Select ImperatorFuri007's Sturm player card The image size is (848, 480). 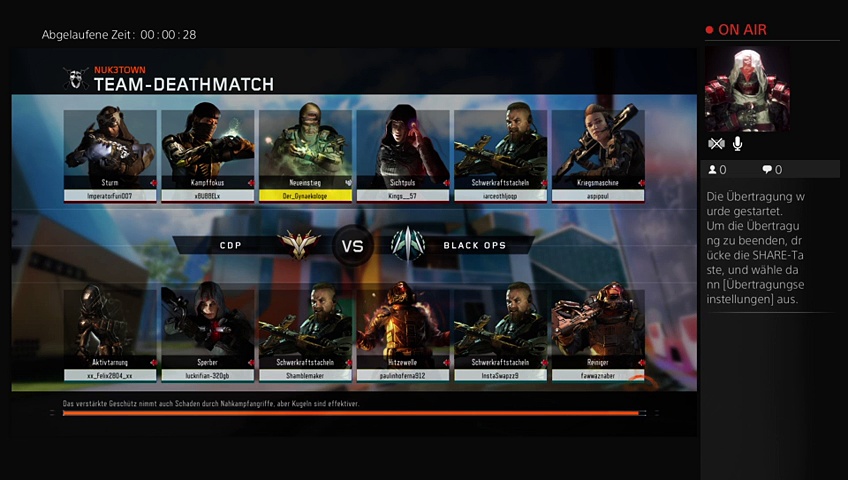110,155
